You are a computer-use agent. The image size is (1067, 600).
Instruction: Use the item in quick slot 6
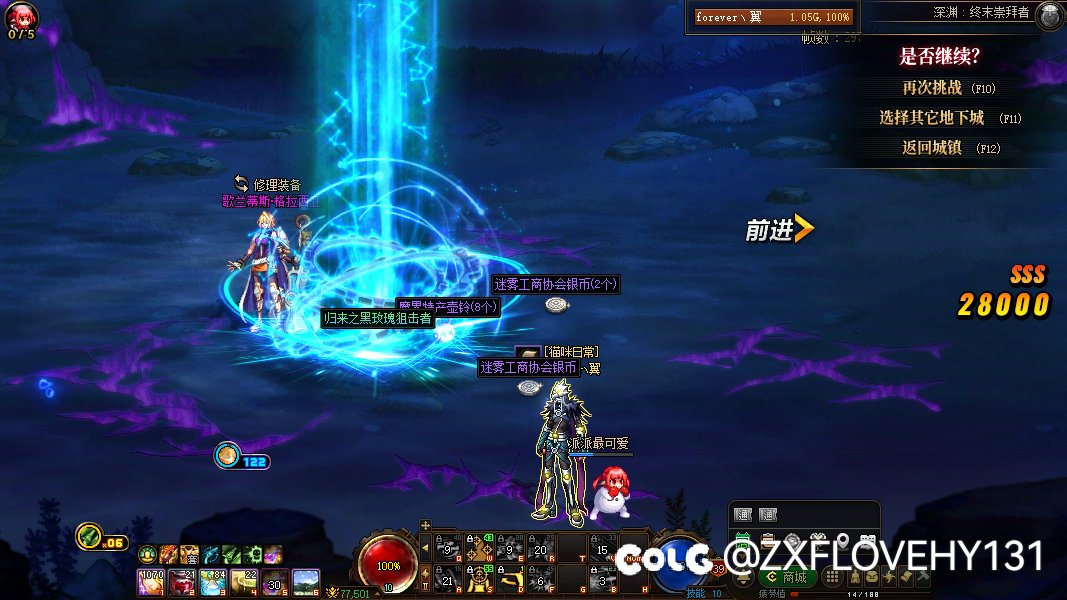305,579
